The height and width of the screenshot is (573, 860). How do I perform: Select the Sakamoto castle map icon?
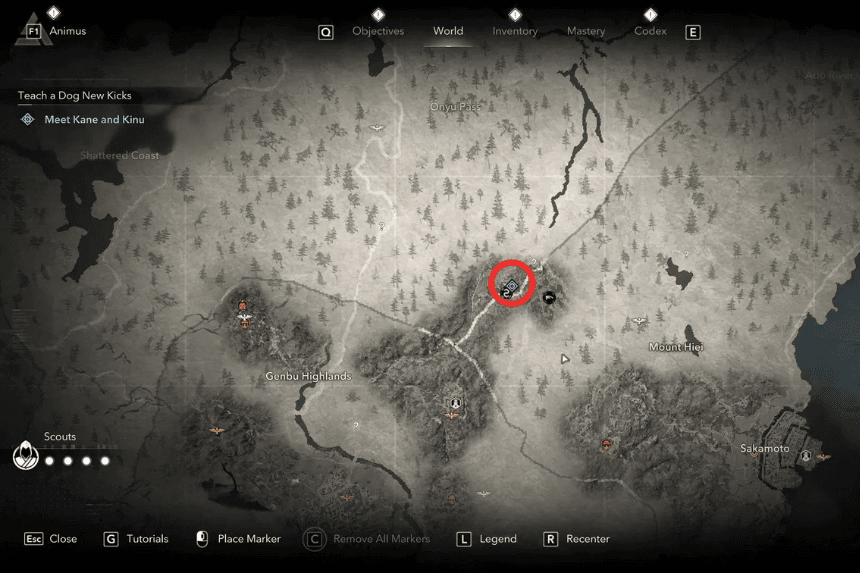point(806,453)
